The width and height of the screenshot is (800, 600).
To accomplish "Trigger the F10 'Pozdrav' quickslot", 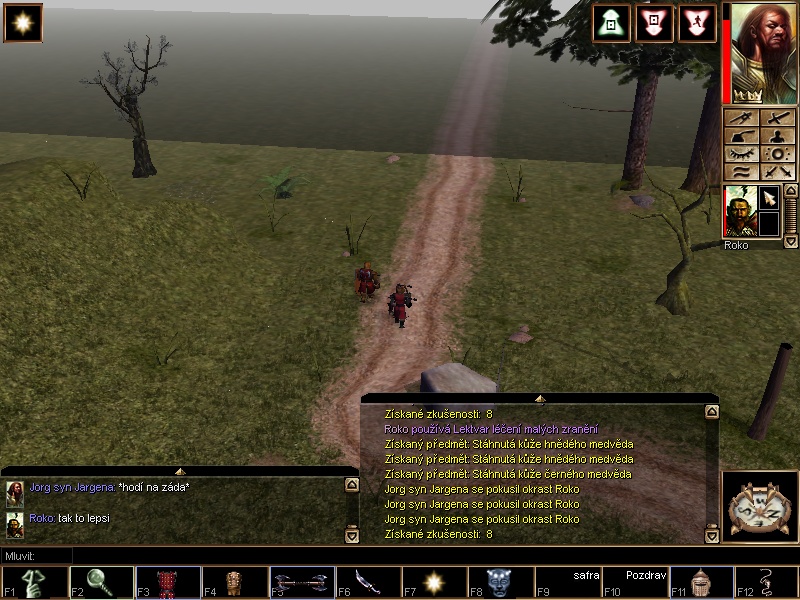I will tap(634, 583).
